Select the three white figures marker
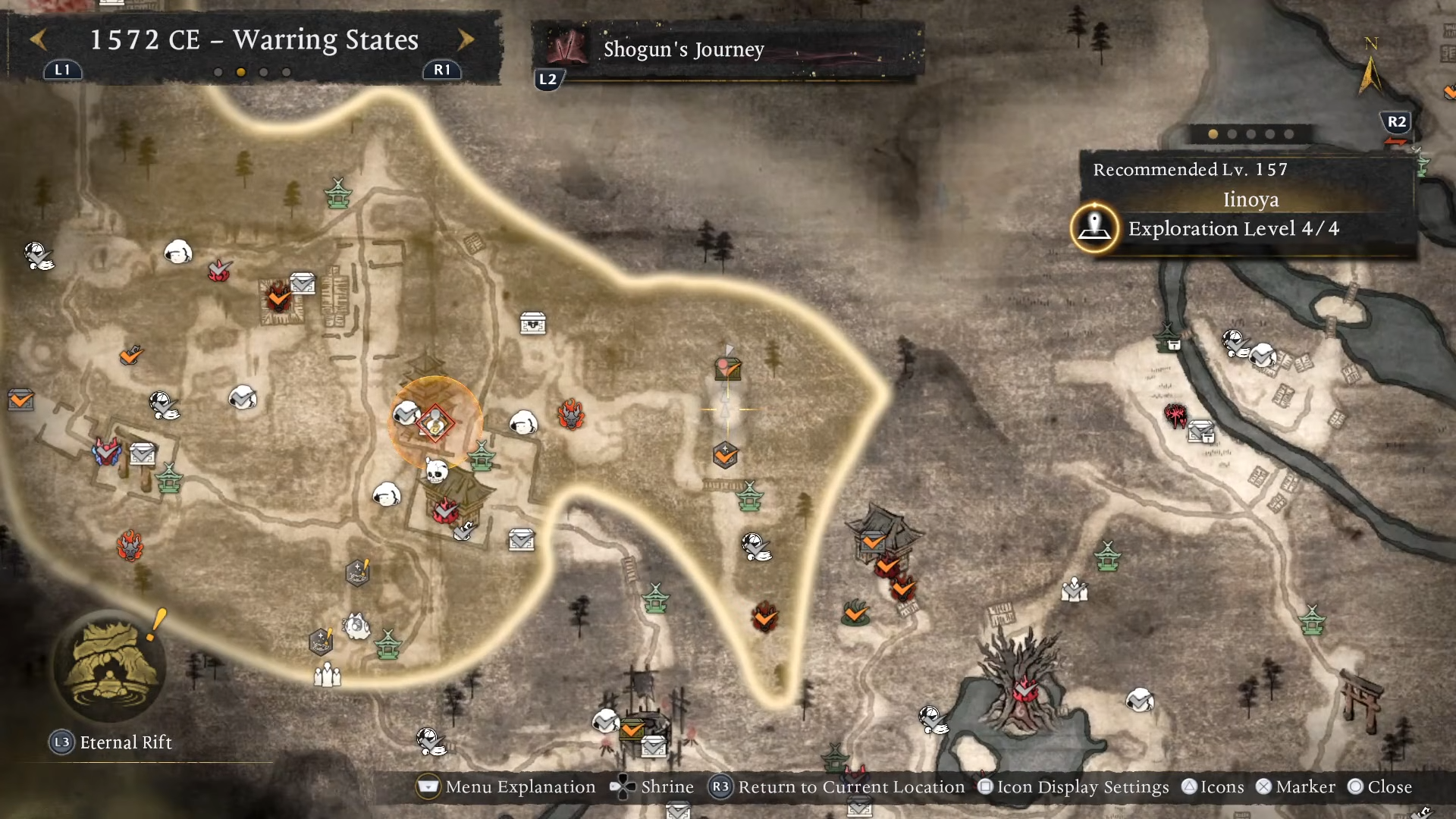The width and height of the screenshot is (1456, 819). tap(328, 674)
